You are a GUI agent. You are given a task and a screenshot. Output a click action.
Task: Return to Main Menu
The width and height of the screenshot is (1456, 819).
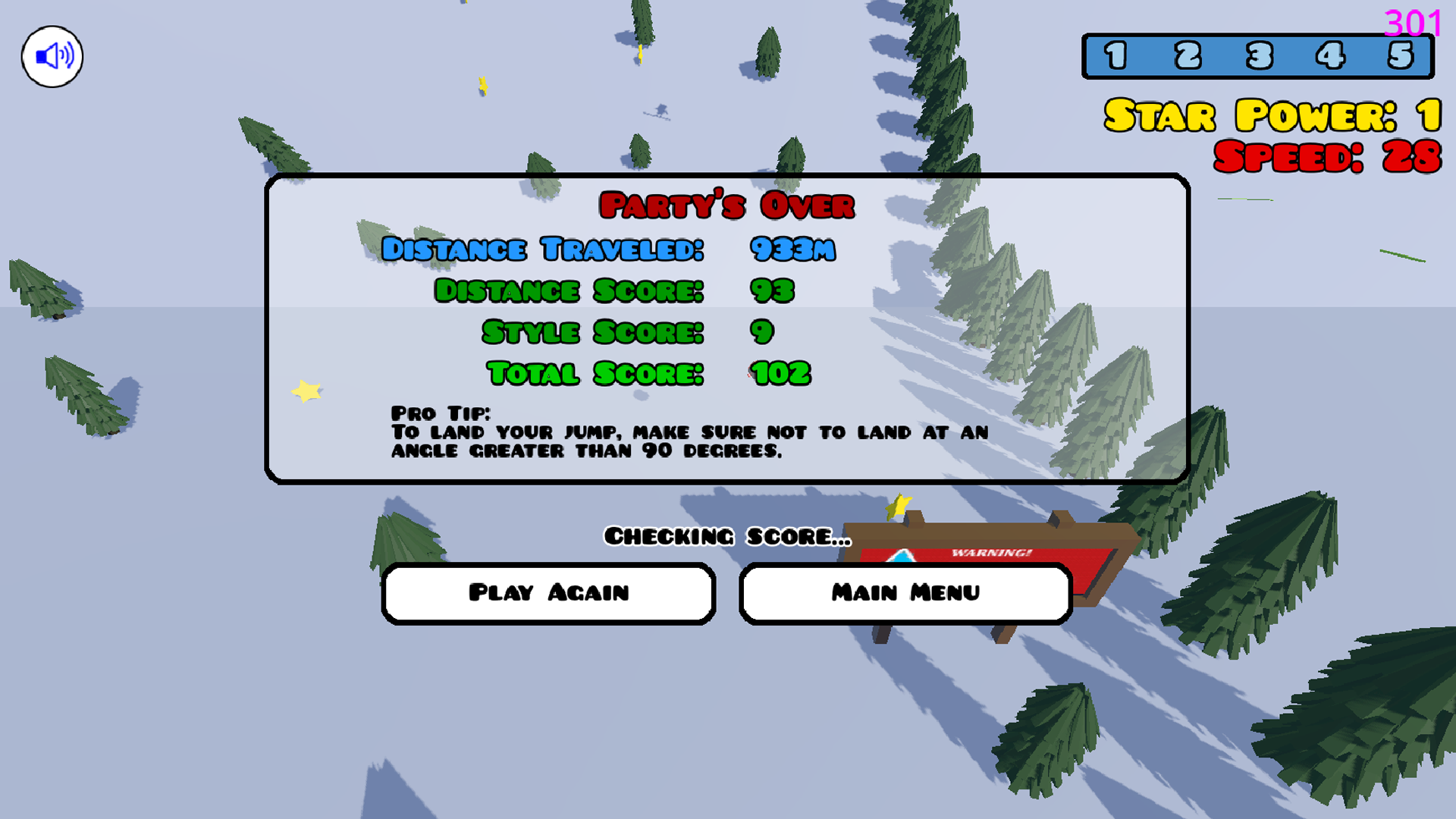click(905, 593)
